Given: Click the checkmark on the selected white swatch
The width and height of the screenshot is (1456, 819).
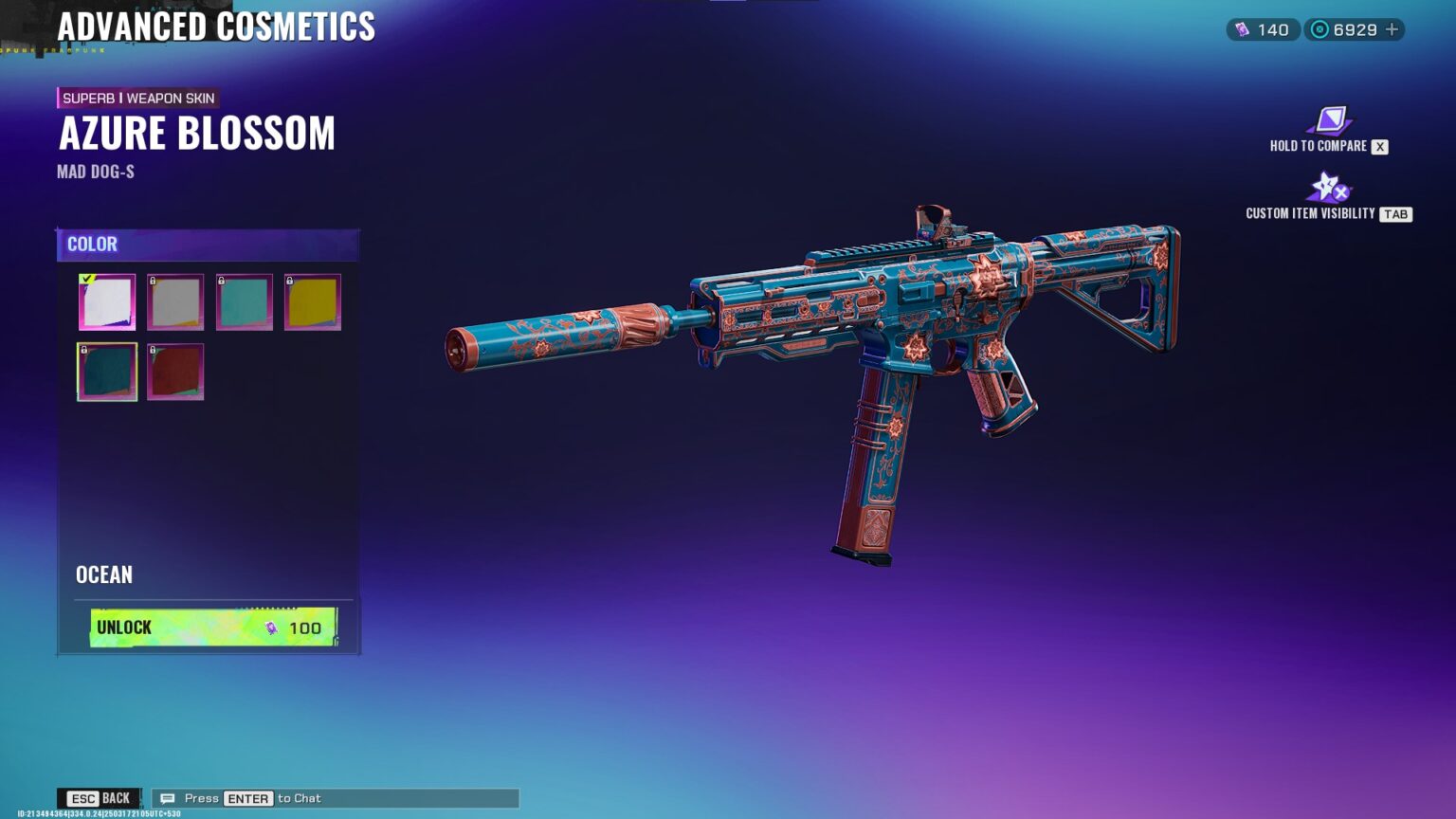Looking at the screenshot, I should tap(86, 279).
